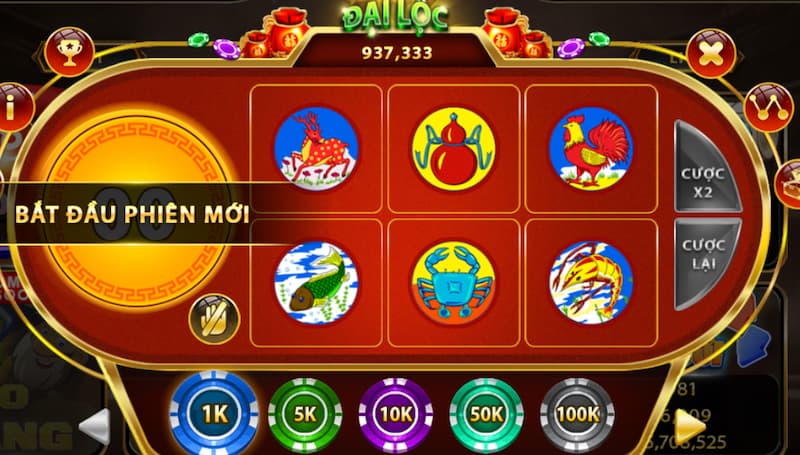Show previous chips with left arrow
The width and height of the screenshot is (800, 455).
[x=94, y=425]
